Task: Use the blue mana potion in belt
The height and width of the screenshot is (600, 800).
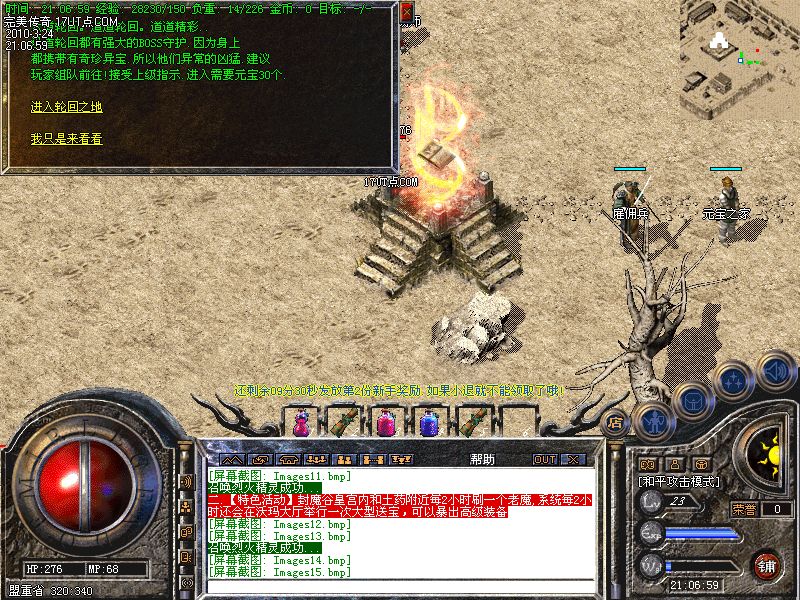Action: pyautogui.click(x=429, y=423)
